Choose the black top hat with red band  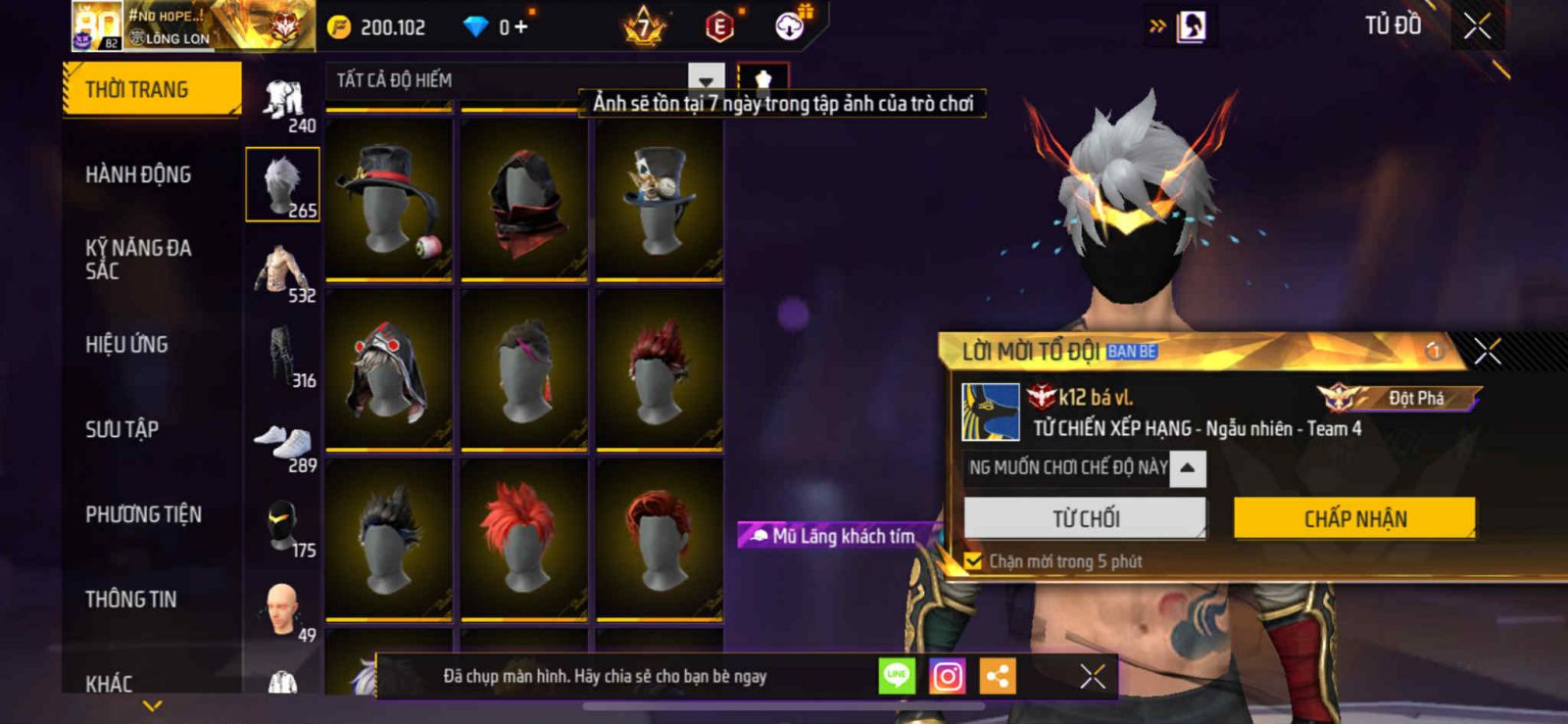tap(389, 199)
